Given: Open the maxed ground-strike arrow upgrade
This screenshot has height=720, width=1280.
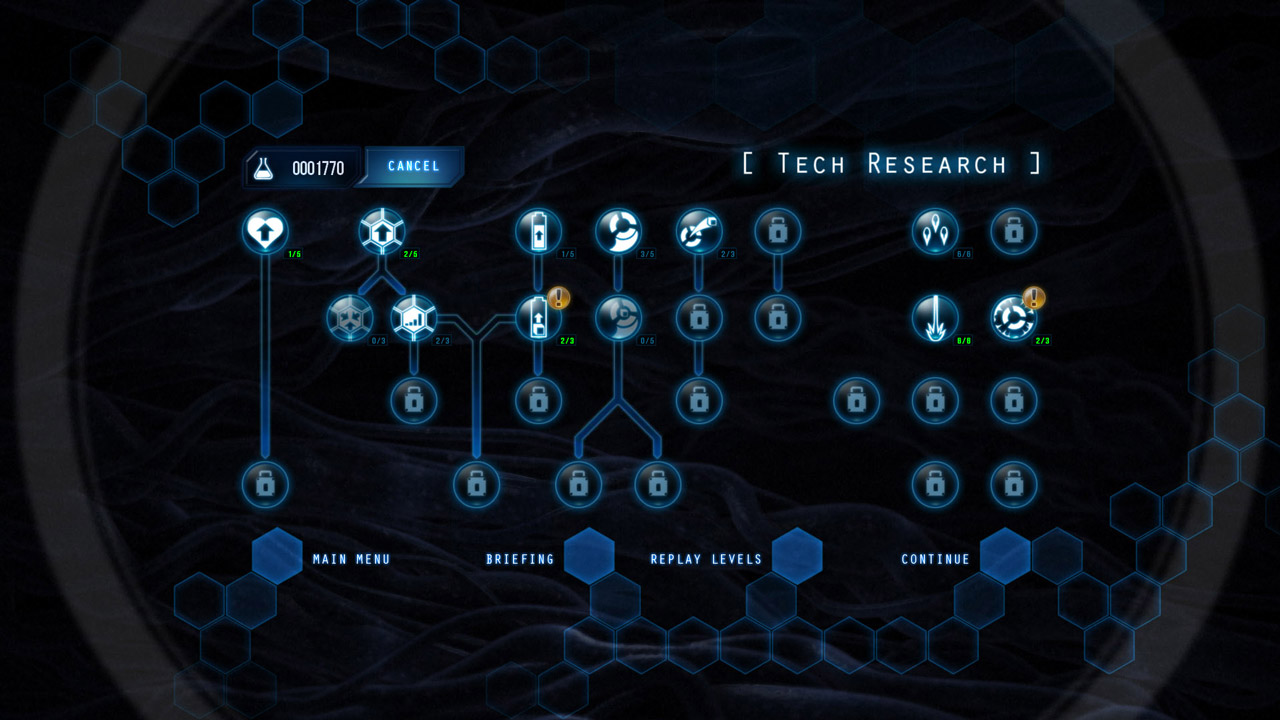Looking at the screenshot, I should (935, 317).
